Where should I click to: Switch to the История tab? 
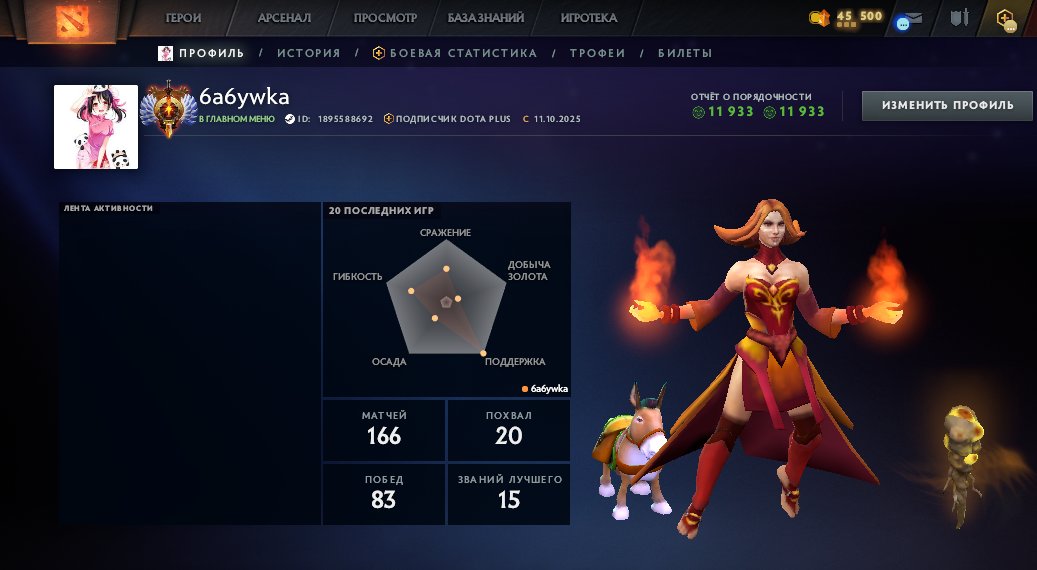308,53
